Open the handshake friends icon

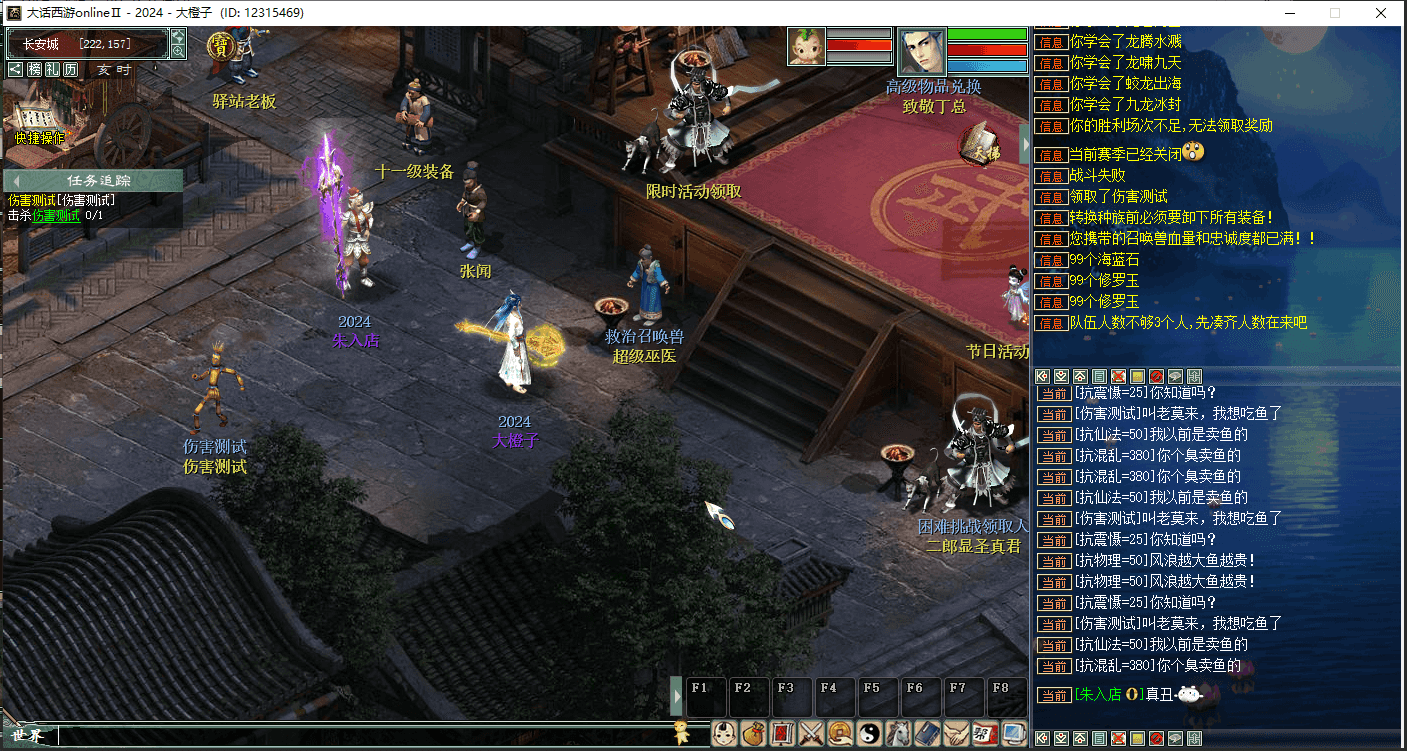tap(956, 733)
